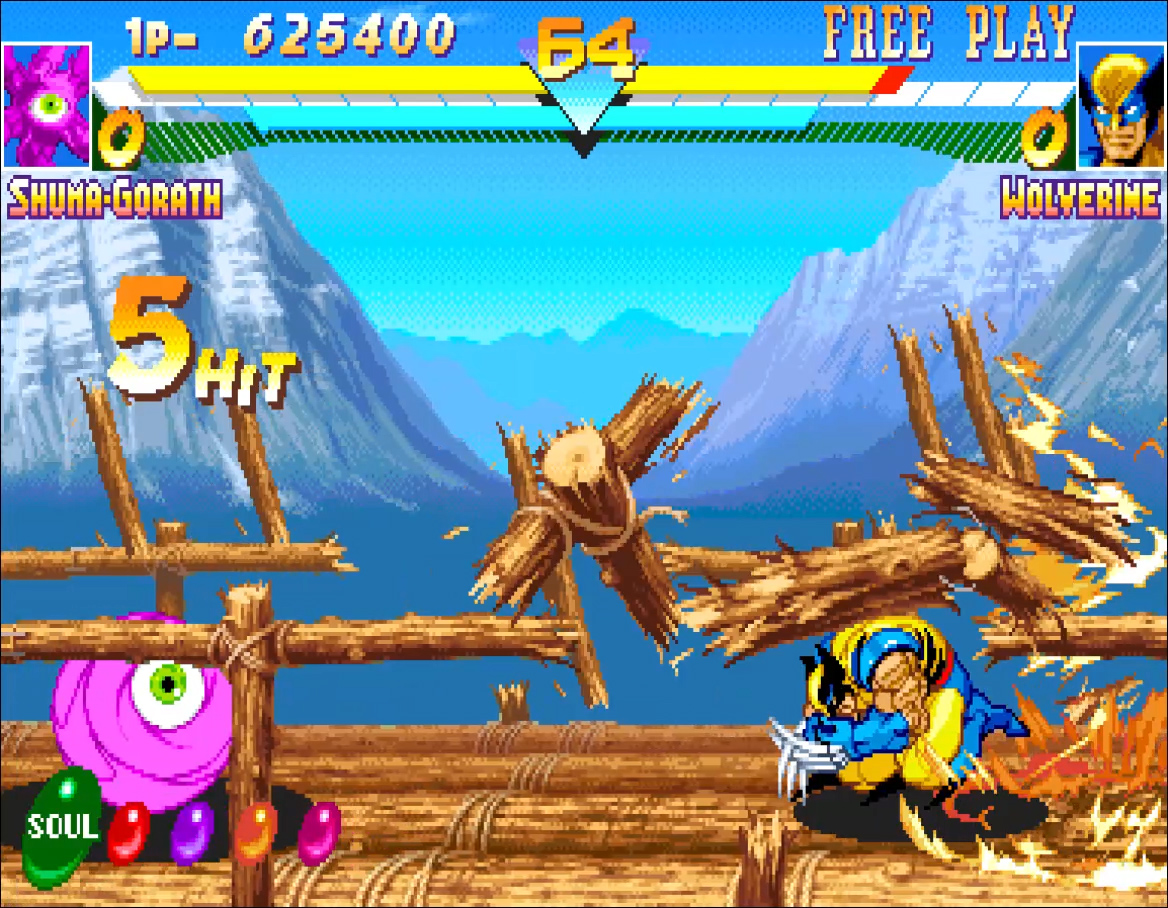Select the red gem icon
Image resolution: width=1168 pixels, height=908 pixels.
tap(128, 832)
